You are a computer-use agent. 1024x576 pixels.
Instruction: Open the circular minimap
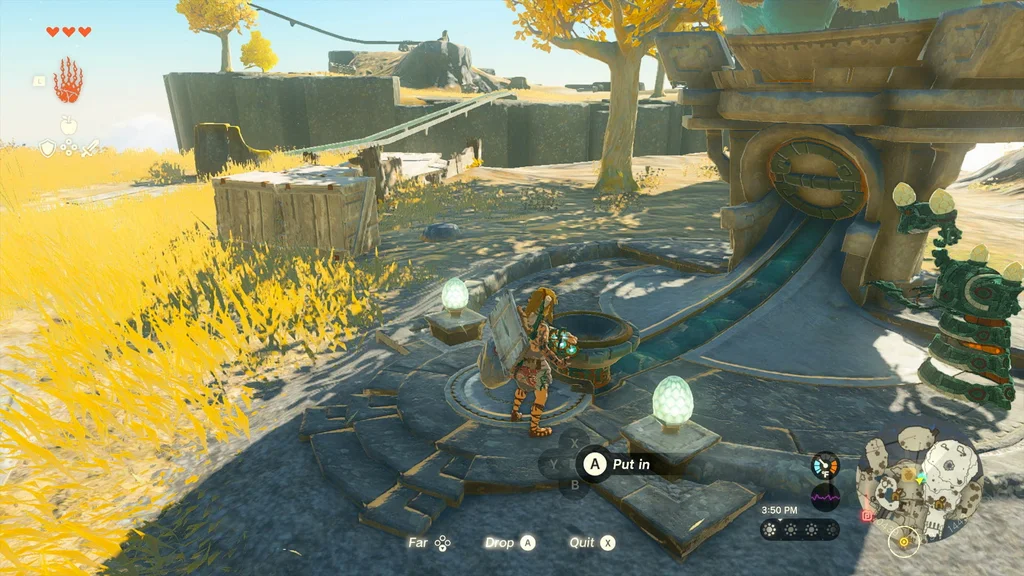[918, 479]
